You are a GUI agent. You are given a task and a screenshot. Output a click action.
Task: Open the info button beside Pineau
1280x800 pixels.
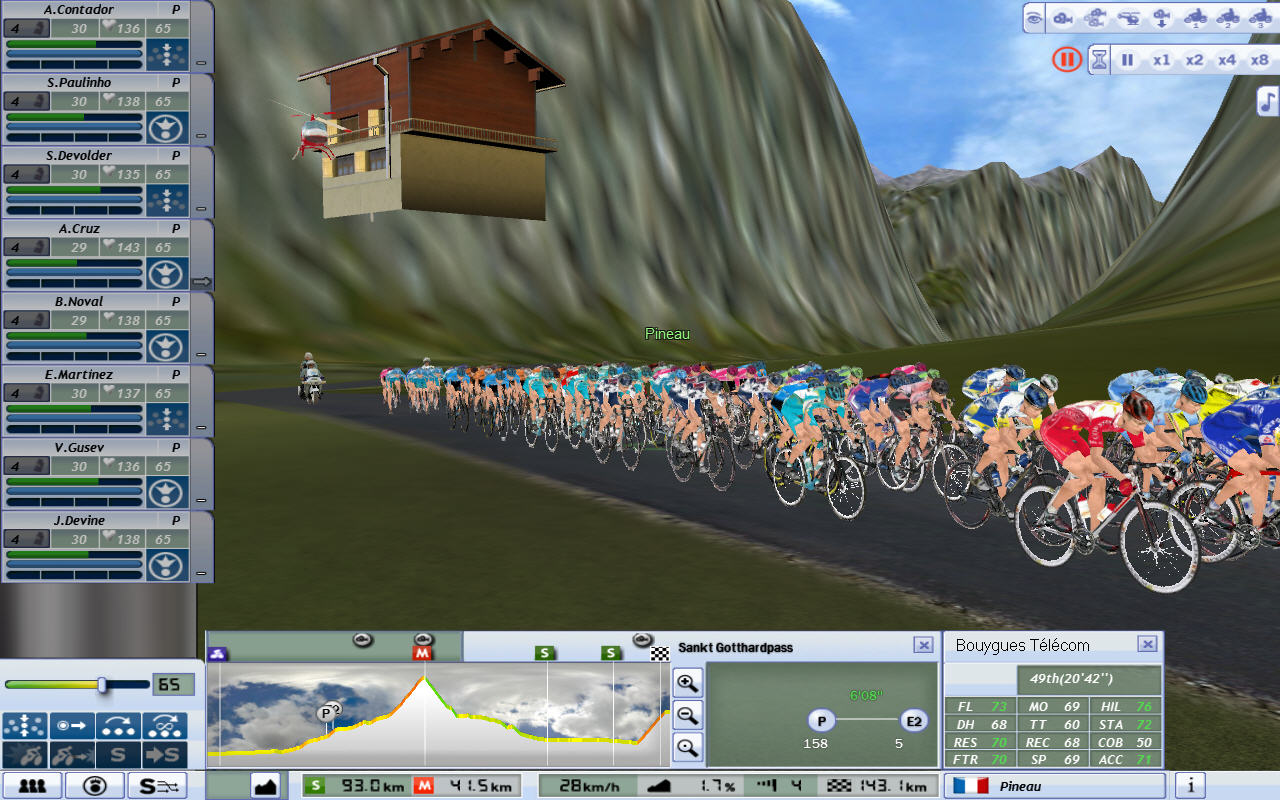(1190, 786)
